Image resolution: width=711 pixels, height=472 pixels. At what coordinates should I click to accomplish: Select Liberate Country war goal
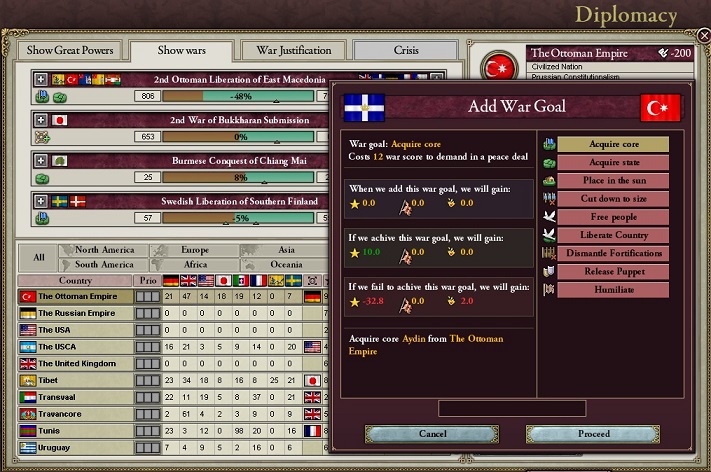[x=612, y=235]
